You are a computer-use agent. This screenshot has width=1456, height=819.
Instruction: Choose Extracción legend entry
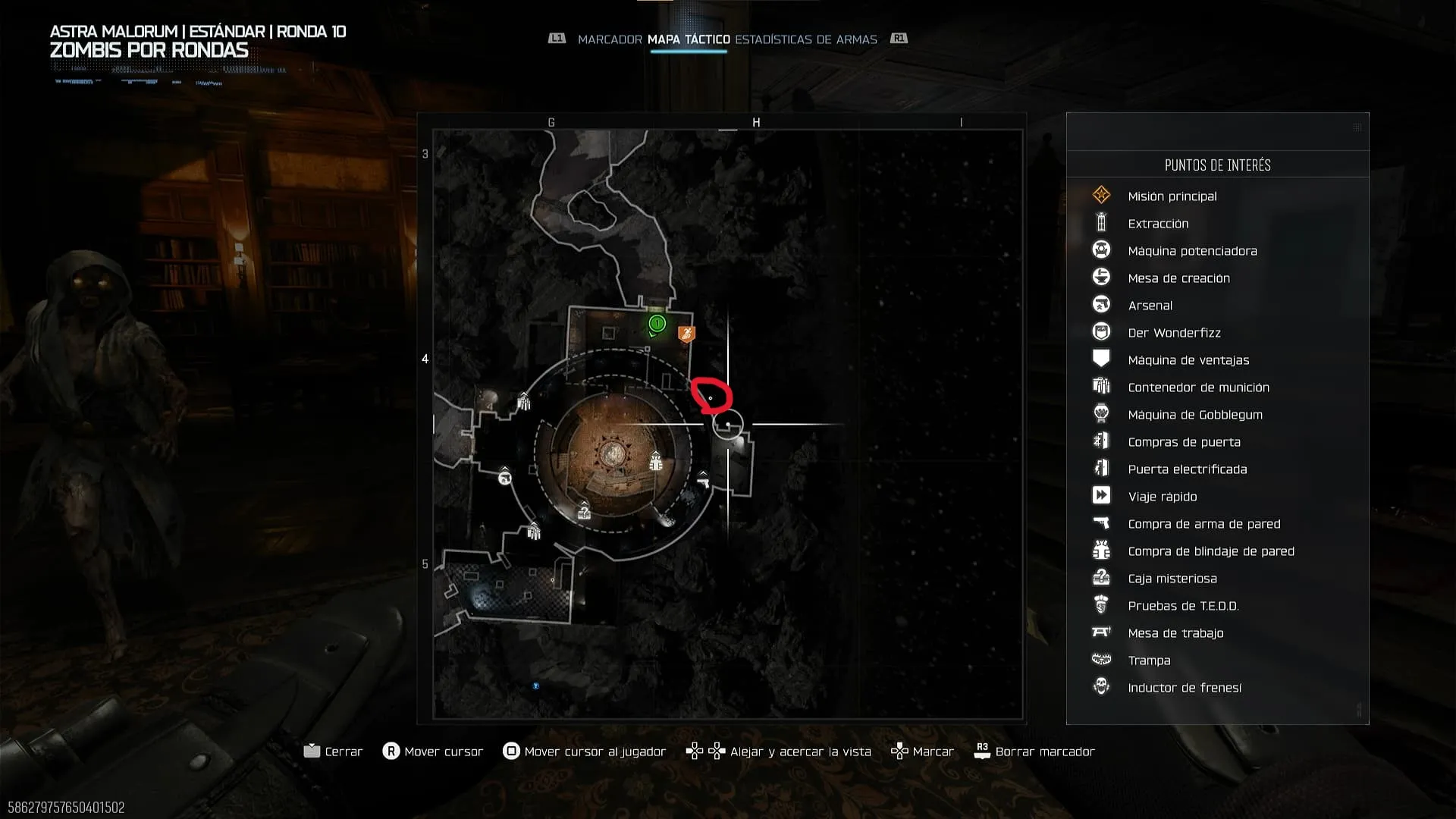tap(1158, 224)
